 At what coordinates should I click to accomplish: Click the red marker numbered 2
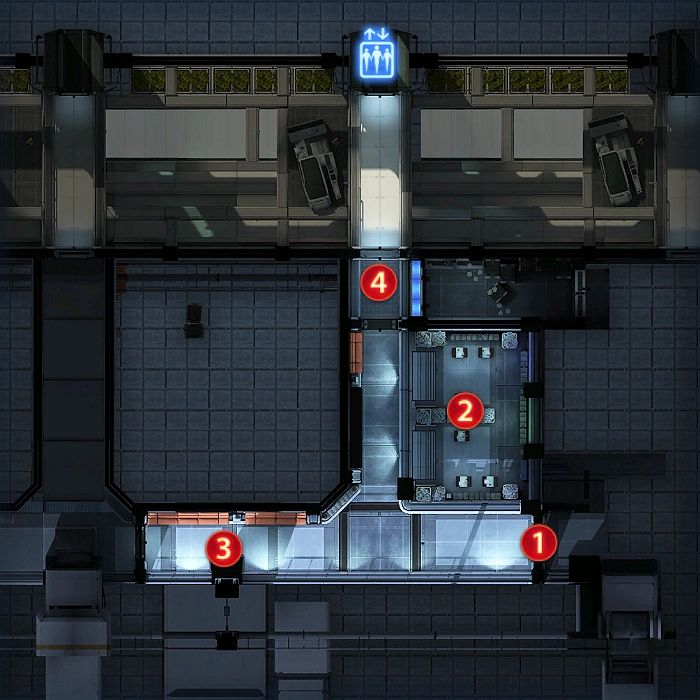464,409
